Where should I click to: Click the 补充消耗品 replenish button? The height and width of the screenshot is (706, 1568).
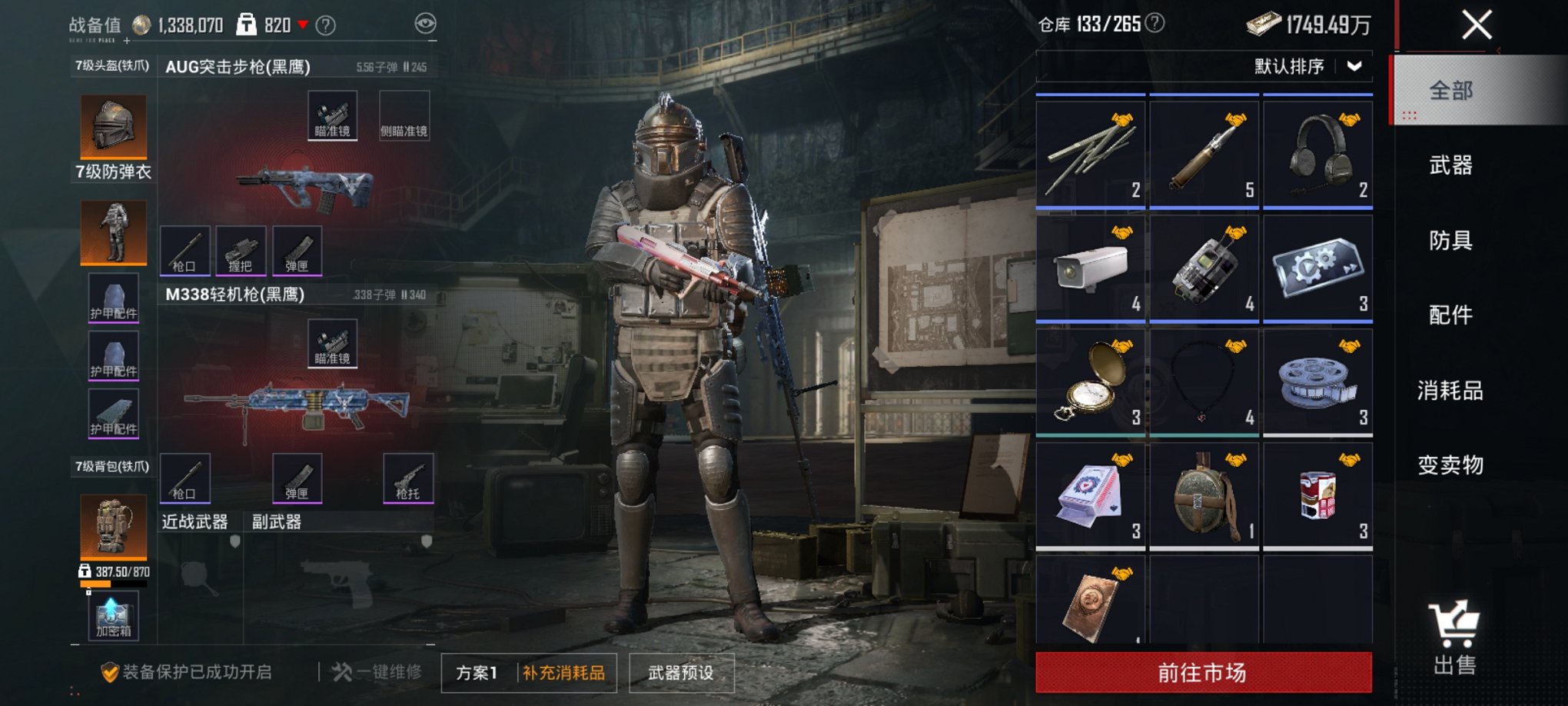tap(563, 671)
